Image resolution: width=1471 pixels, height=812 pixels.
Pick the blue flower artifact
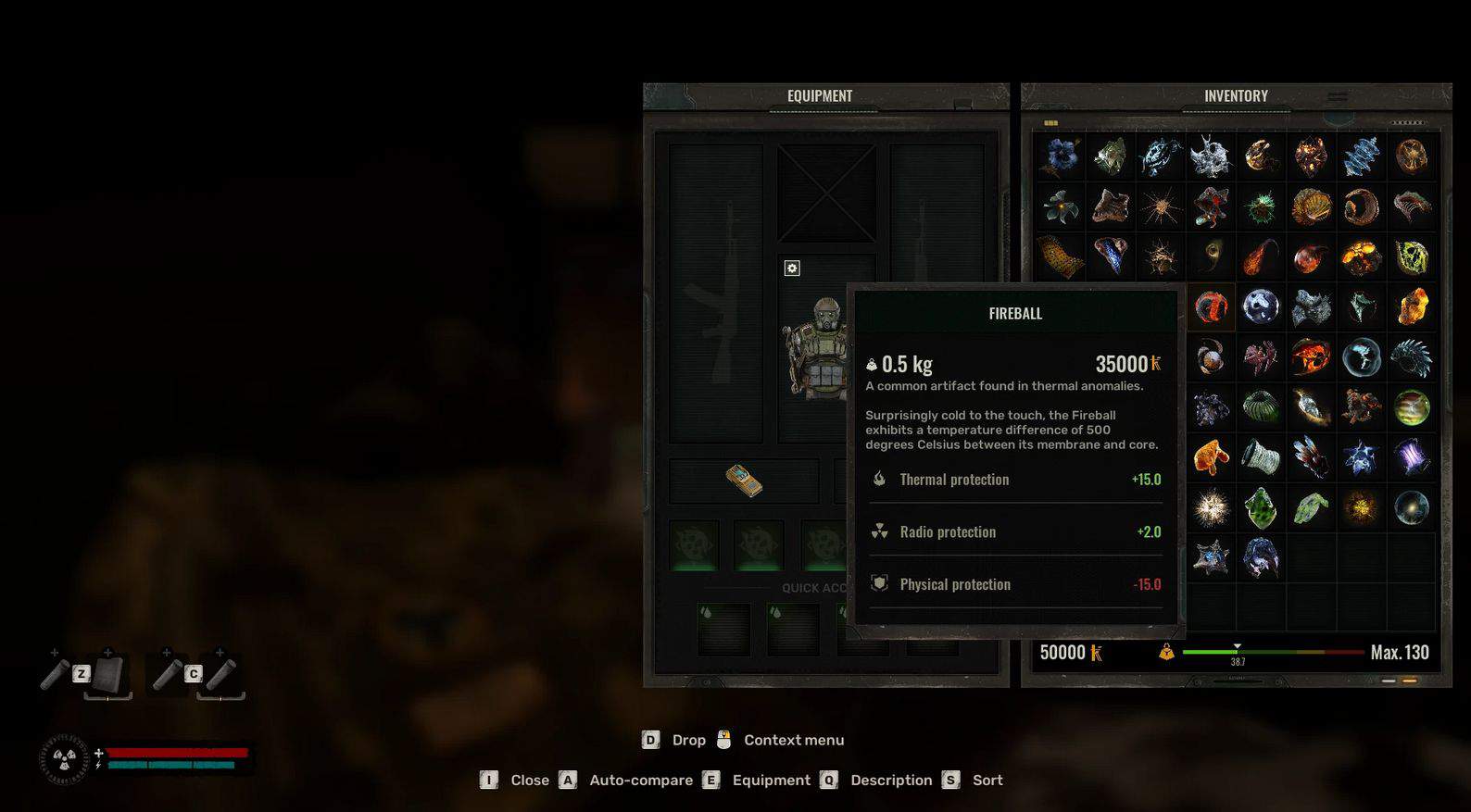[1060, 156]
